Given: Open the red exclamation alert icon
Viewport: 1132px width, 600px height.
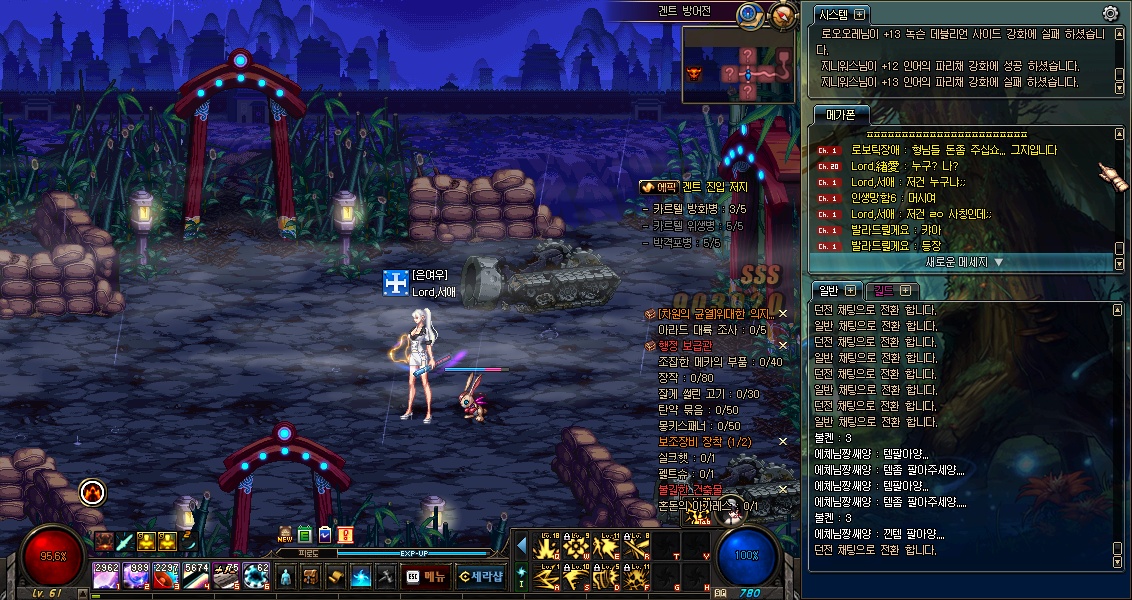Looking at the screenshot, I should coord(345,535).
